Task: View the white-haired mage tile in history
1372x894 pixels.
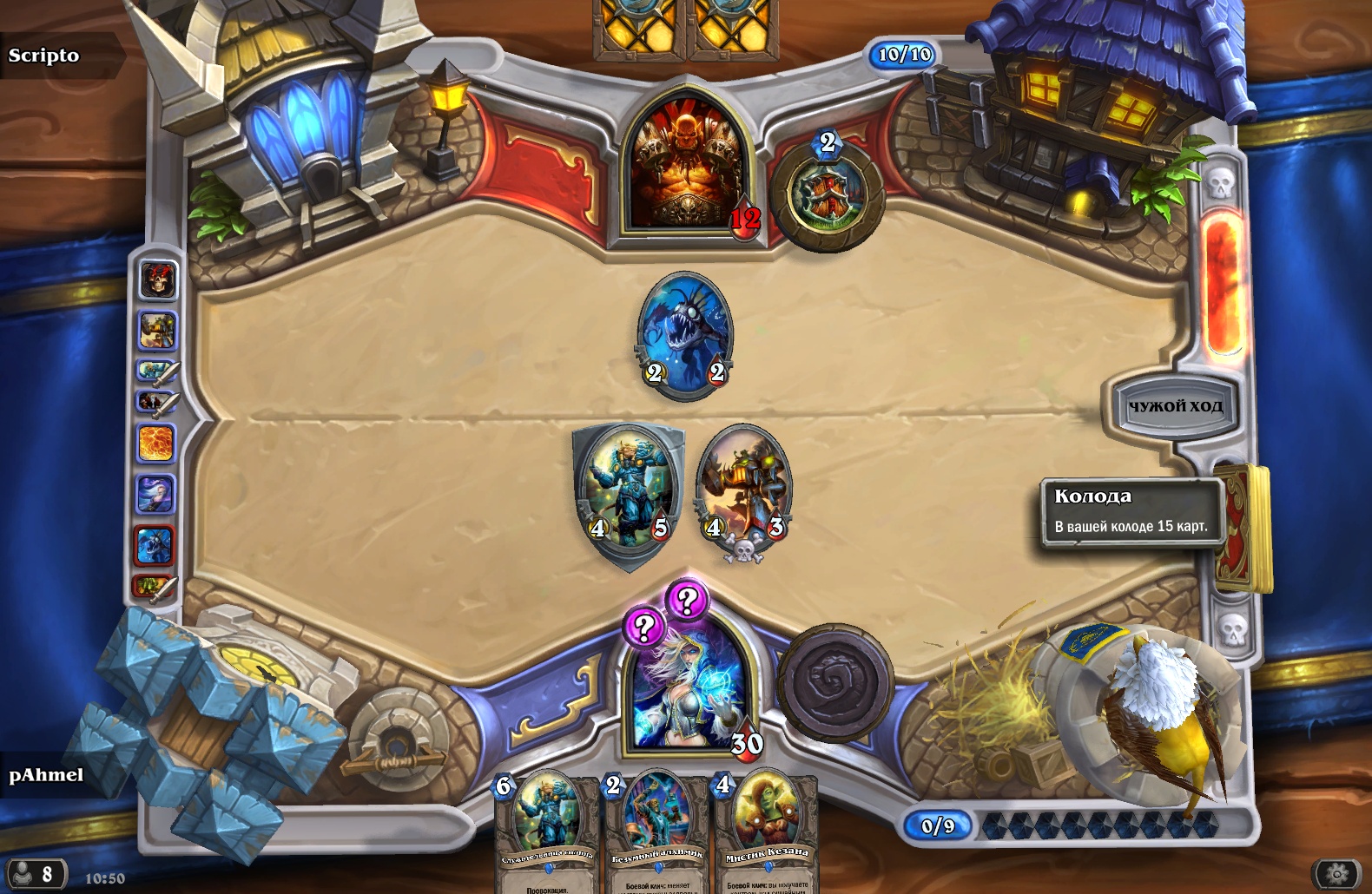Action: pos(157,495)
